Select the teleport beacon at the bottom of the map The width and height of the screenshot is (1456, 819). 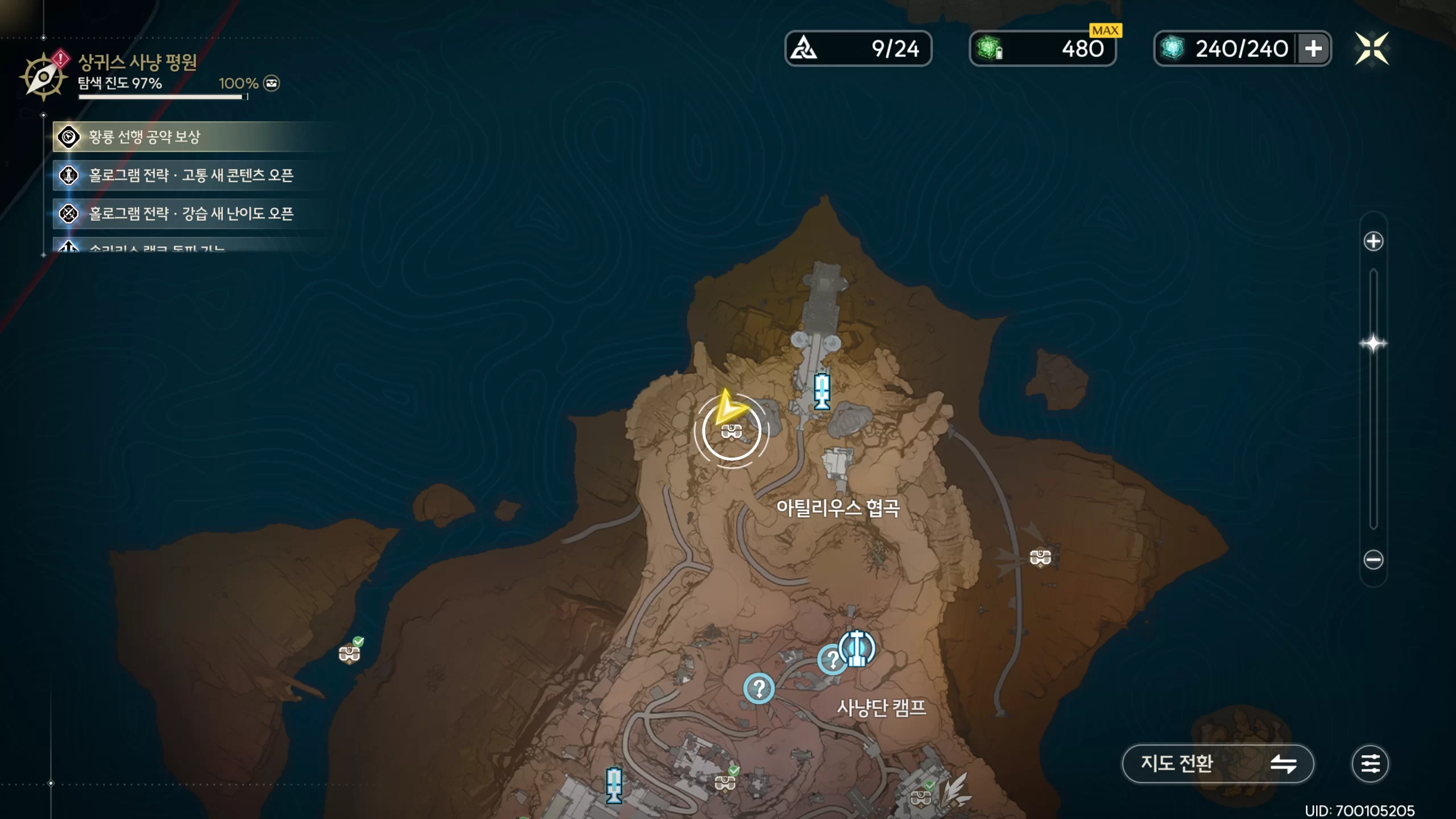coord(614,785)
